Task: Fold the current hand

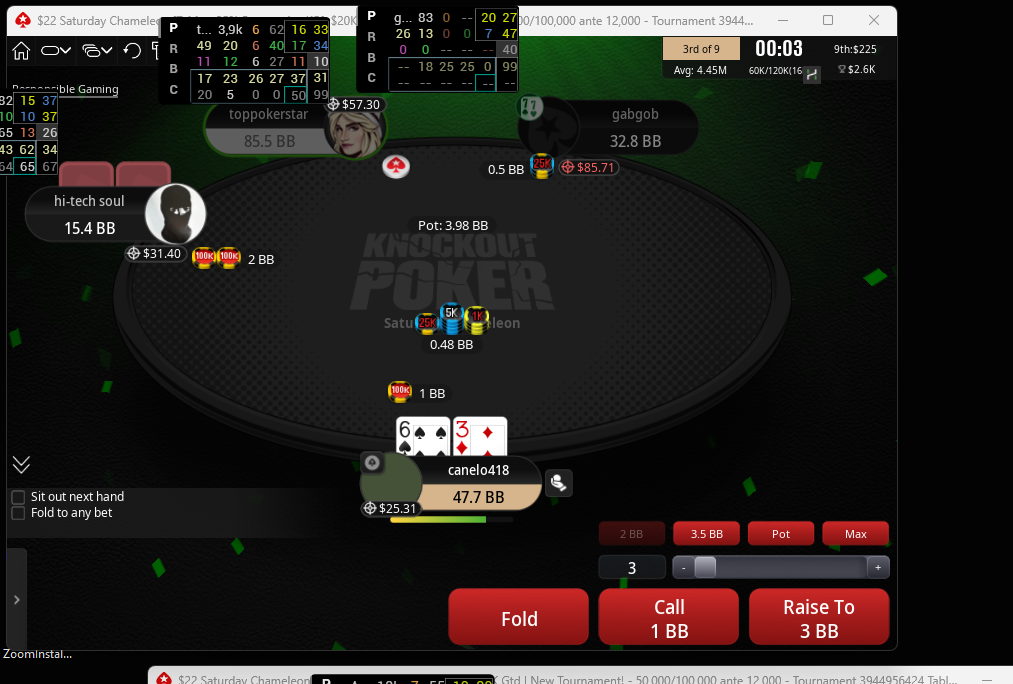Action: 518,617
